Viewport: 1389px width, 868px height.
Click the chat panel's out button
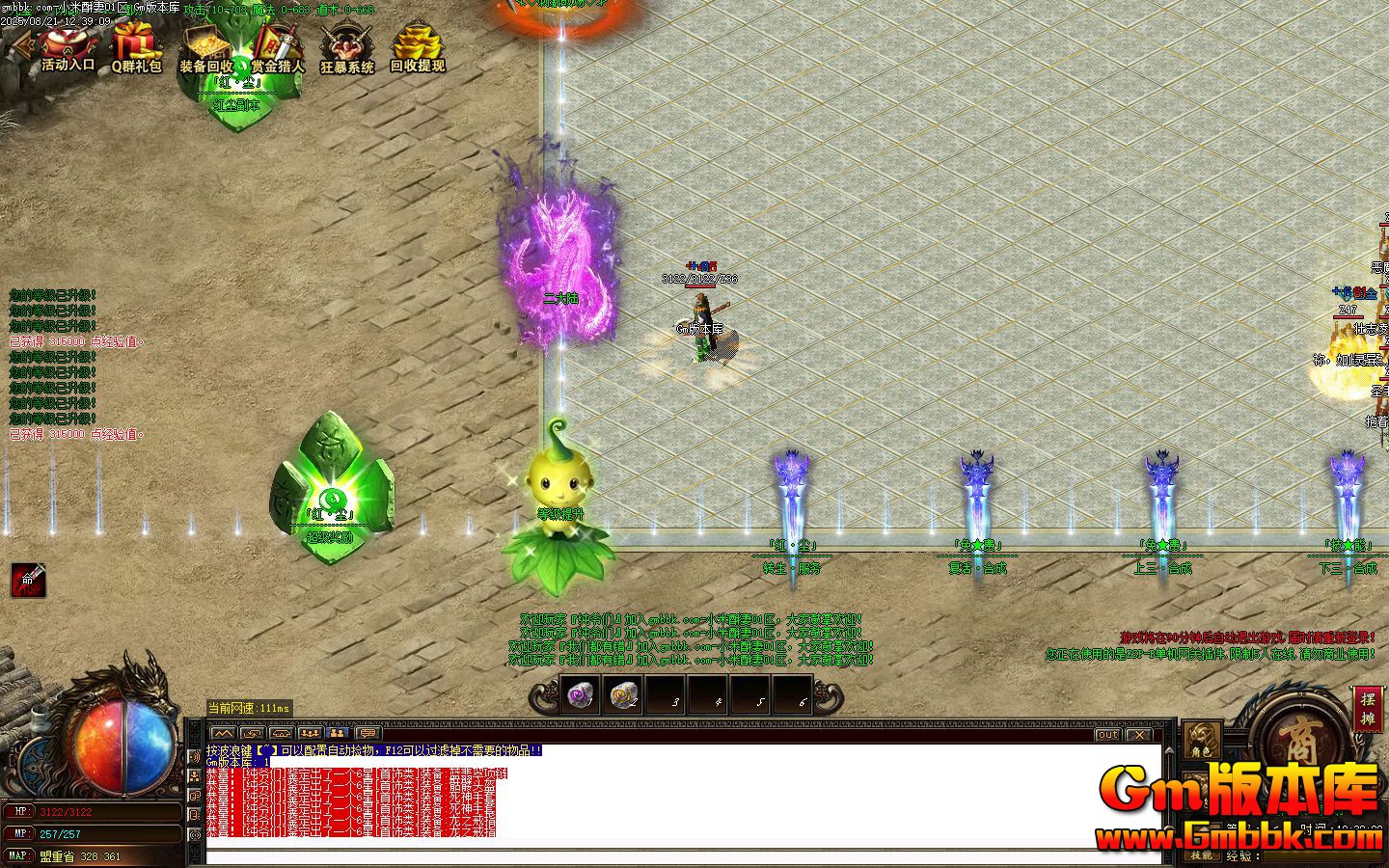click(x=1107, y=735)
